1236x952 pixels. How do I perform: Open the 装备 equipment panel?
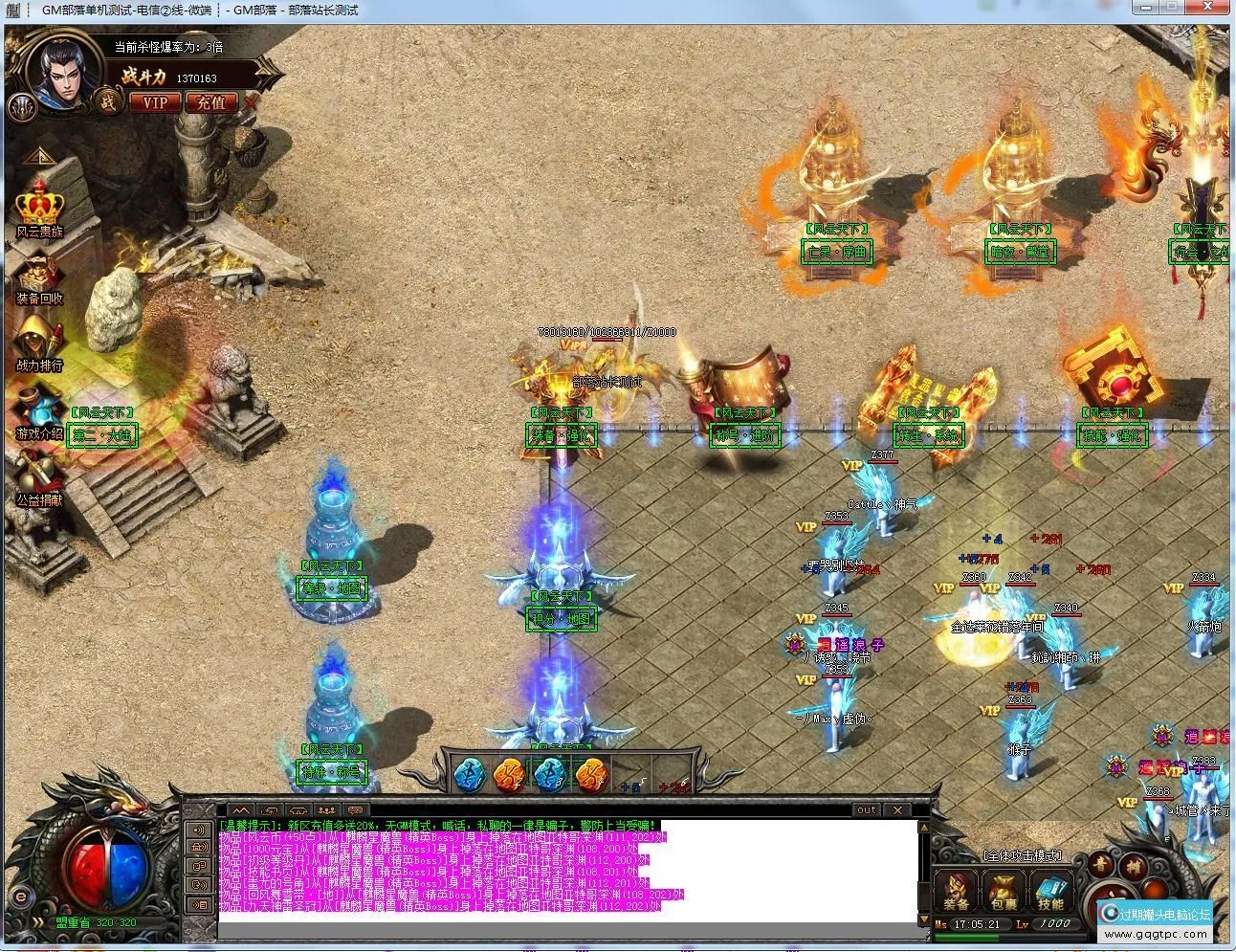click(x=956, y=890)
